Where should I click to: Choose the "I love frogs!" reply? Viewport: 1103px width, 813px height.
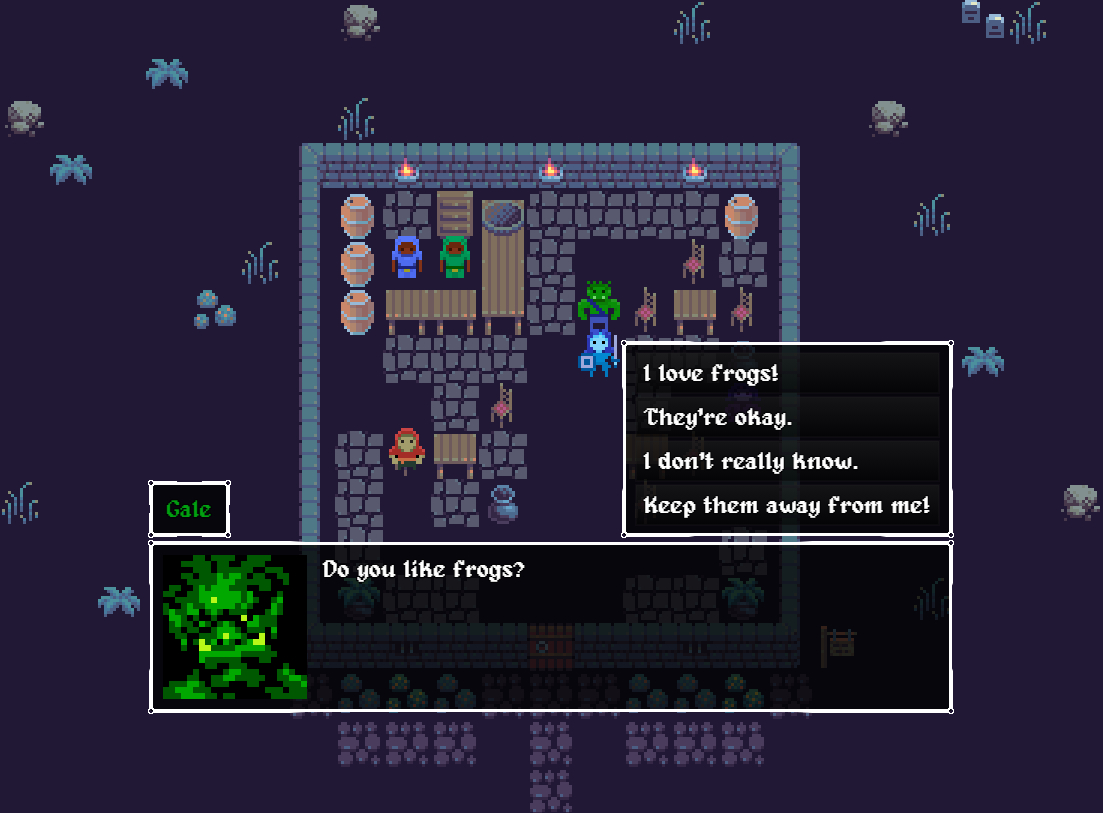click(787, 374)
